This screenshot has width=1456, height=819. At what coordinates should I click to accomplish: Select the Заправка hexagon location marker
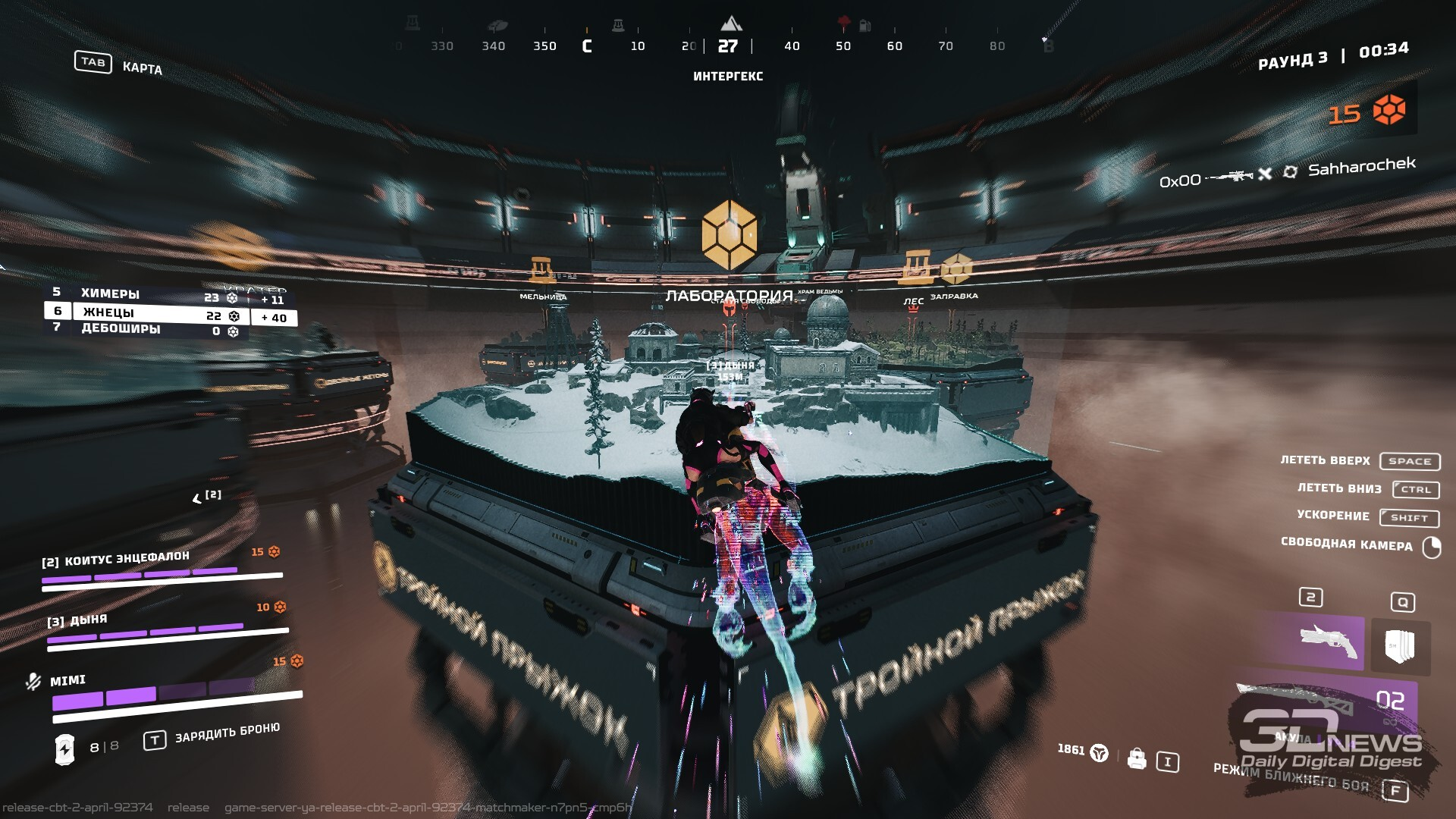pyautogui.click(x=955, y=268)
